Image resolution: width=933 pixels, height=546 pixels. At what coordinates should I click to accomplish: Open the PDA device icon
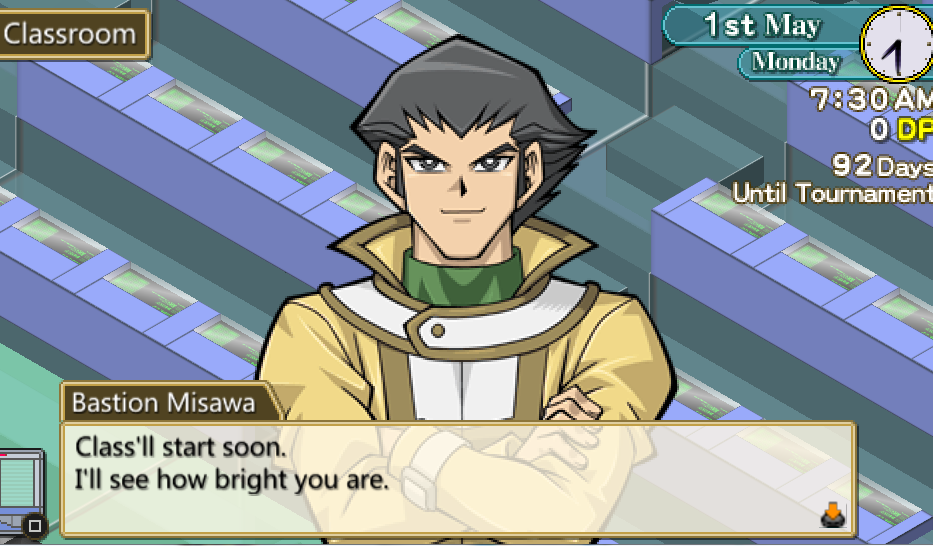21,492
